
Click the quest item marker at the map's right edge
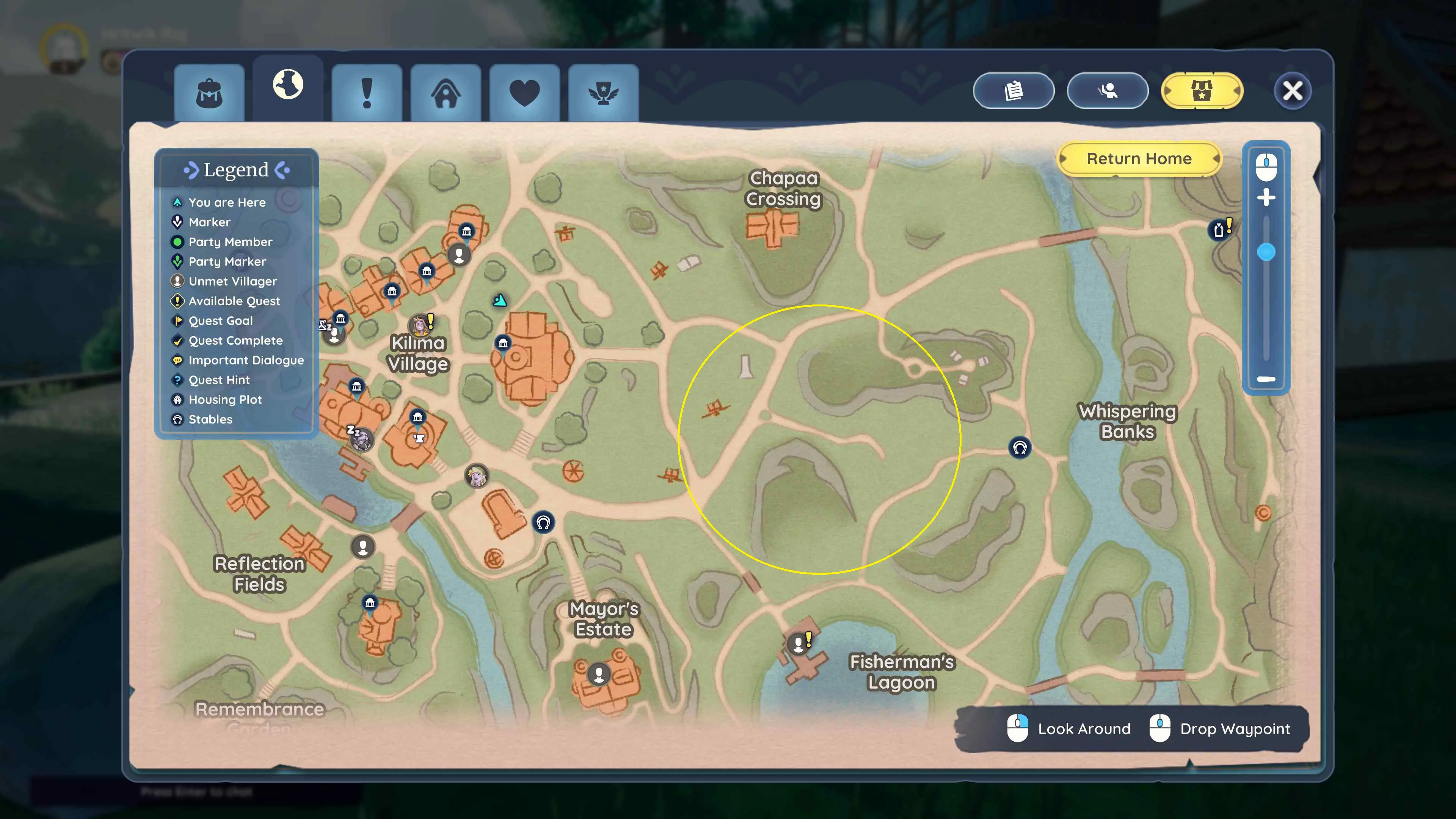[1219, 229]
